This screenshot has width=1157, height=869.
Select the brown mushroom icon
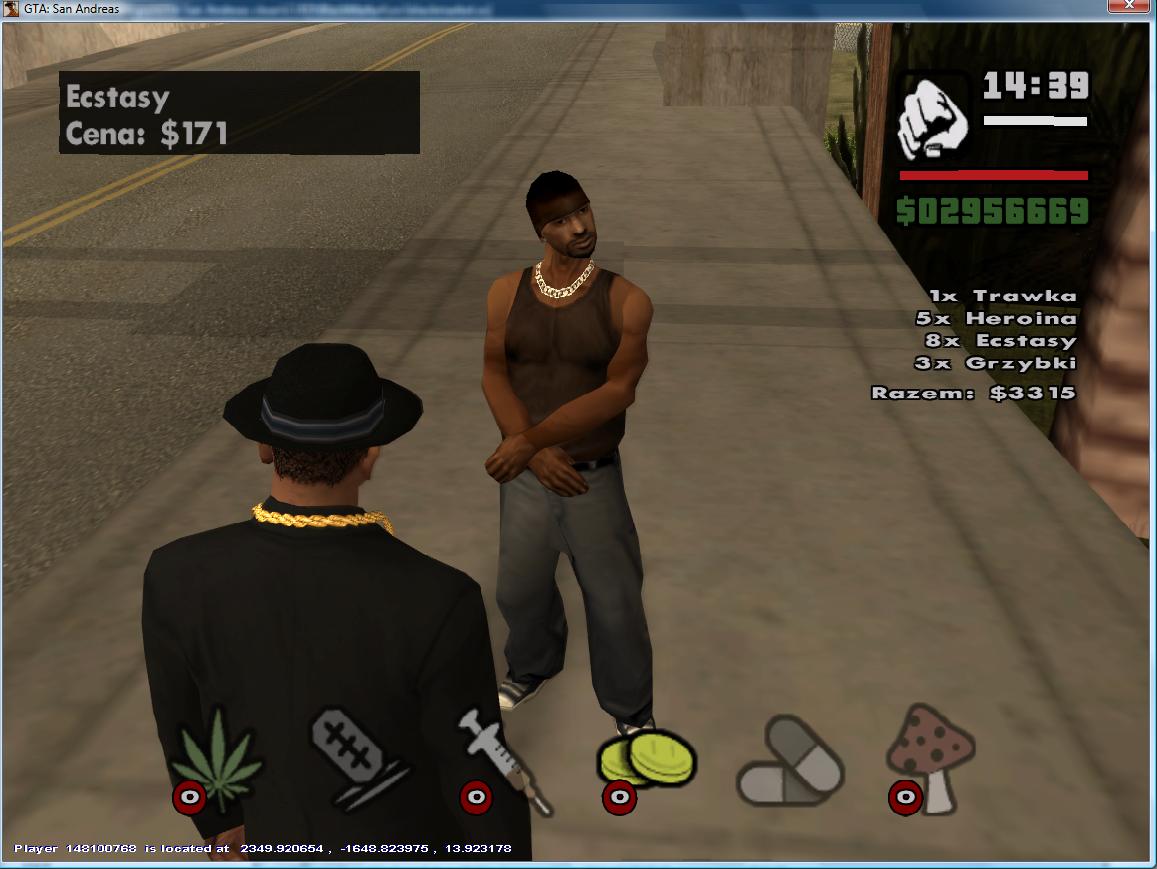[x=932, y=752]
